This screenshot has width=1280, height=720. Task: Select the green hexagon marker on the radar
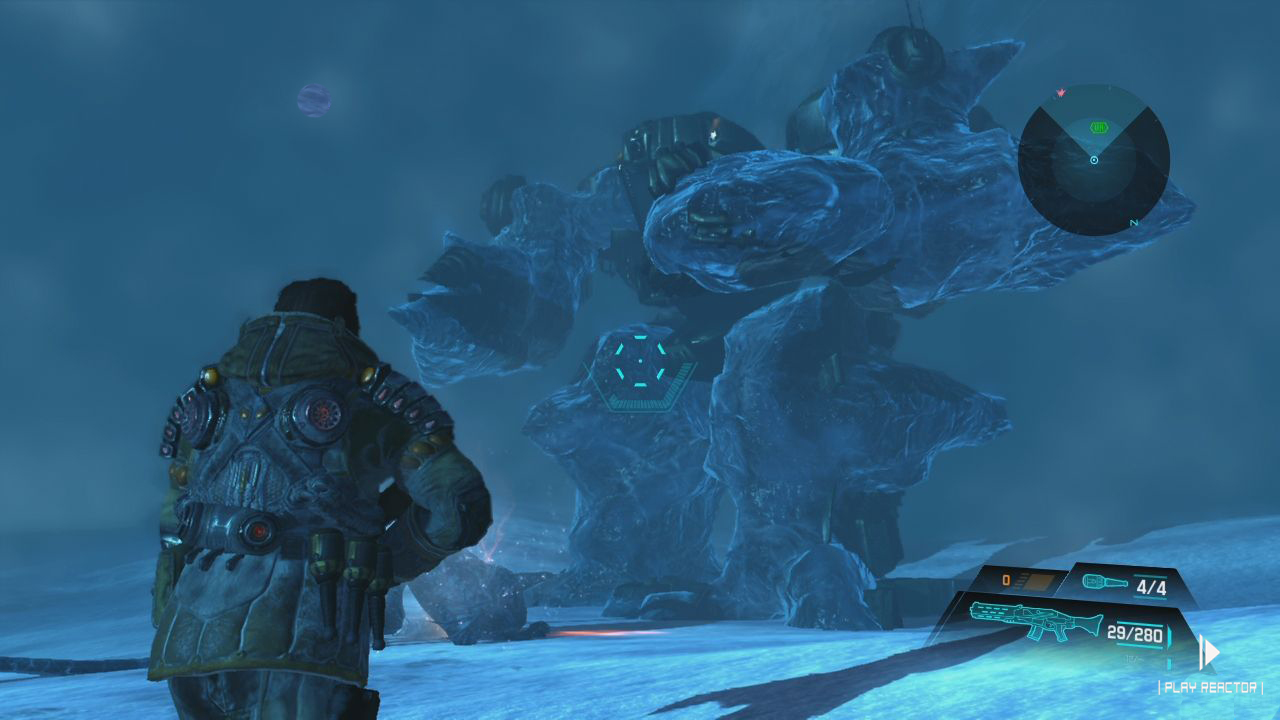[1100, 127]
